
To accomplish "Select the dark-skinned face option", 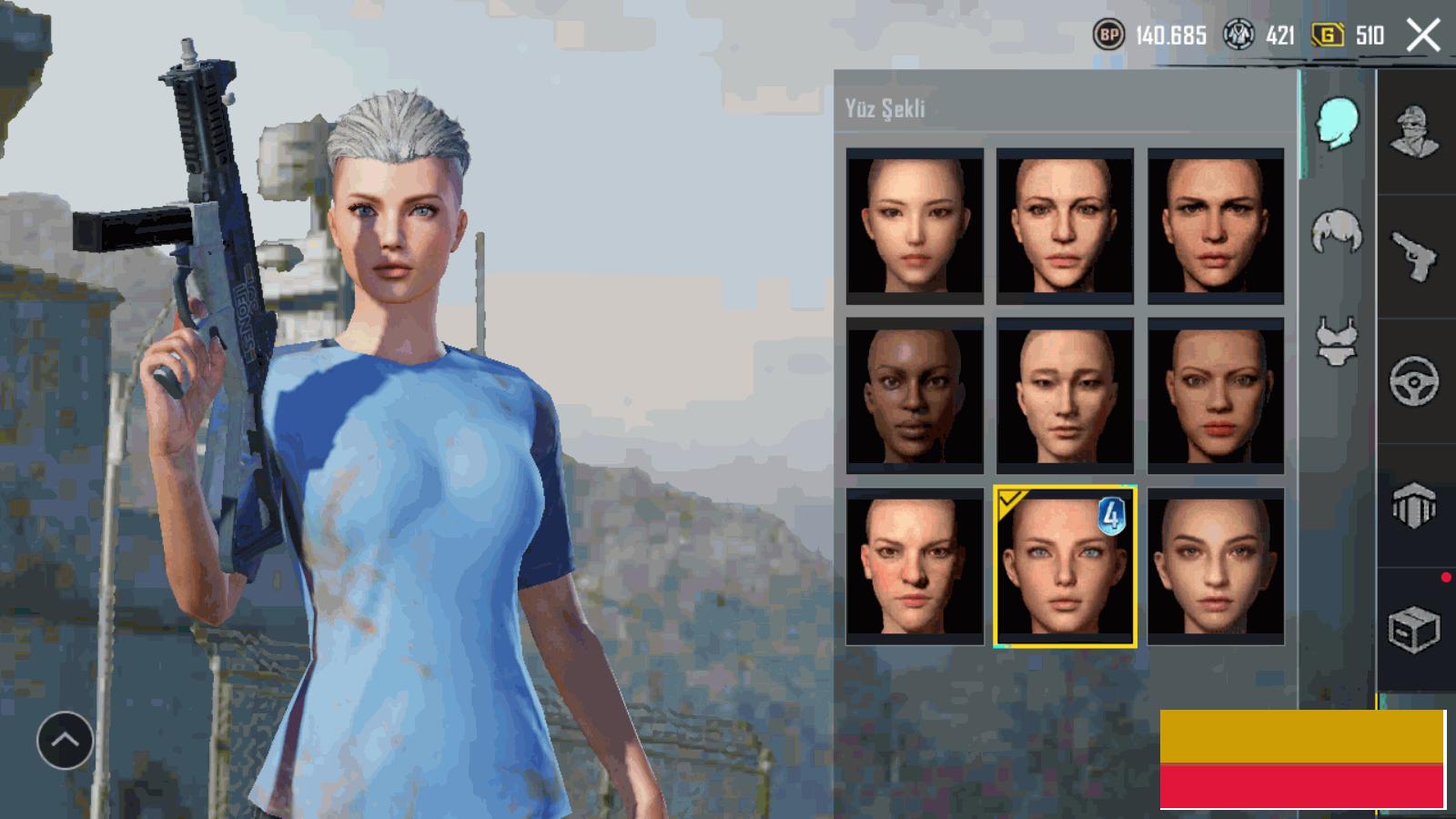I will click(915, 395).
